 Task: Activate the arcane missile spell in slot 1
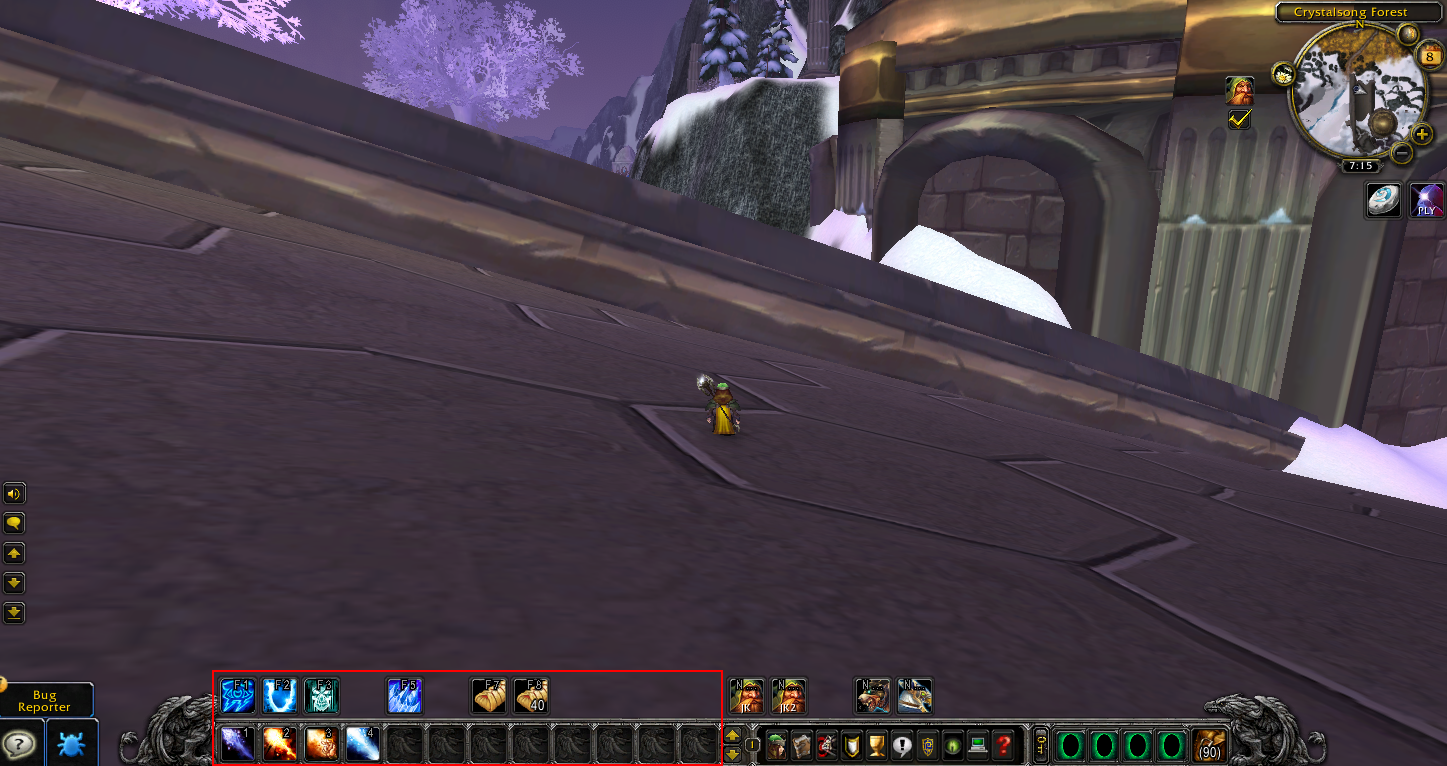click(x=238, y=744)
